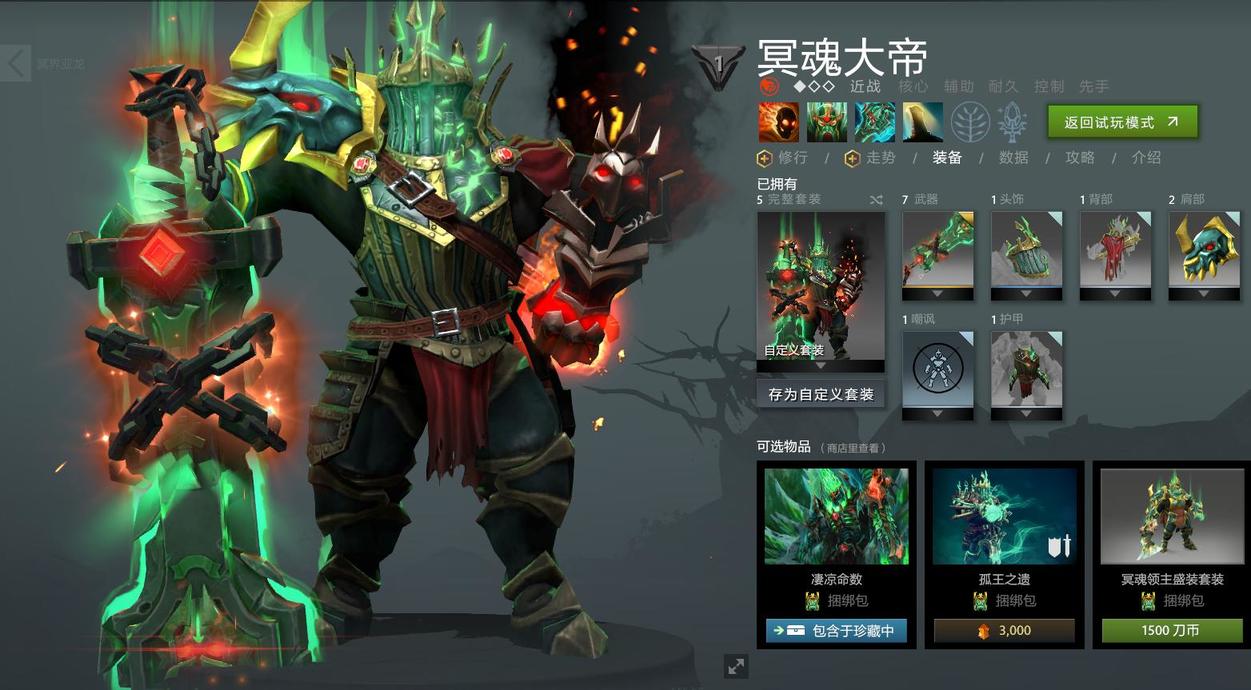
Task: Switch to the 修行 tab
Action: click(x=783, y=158)
